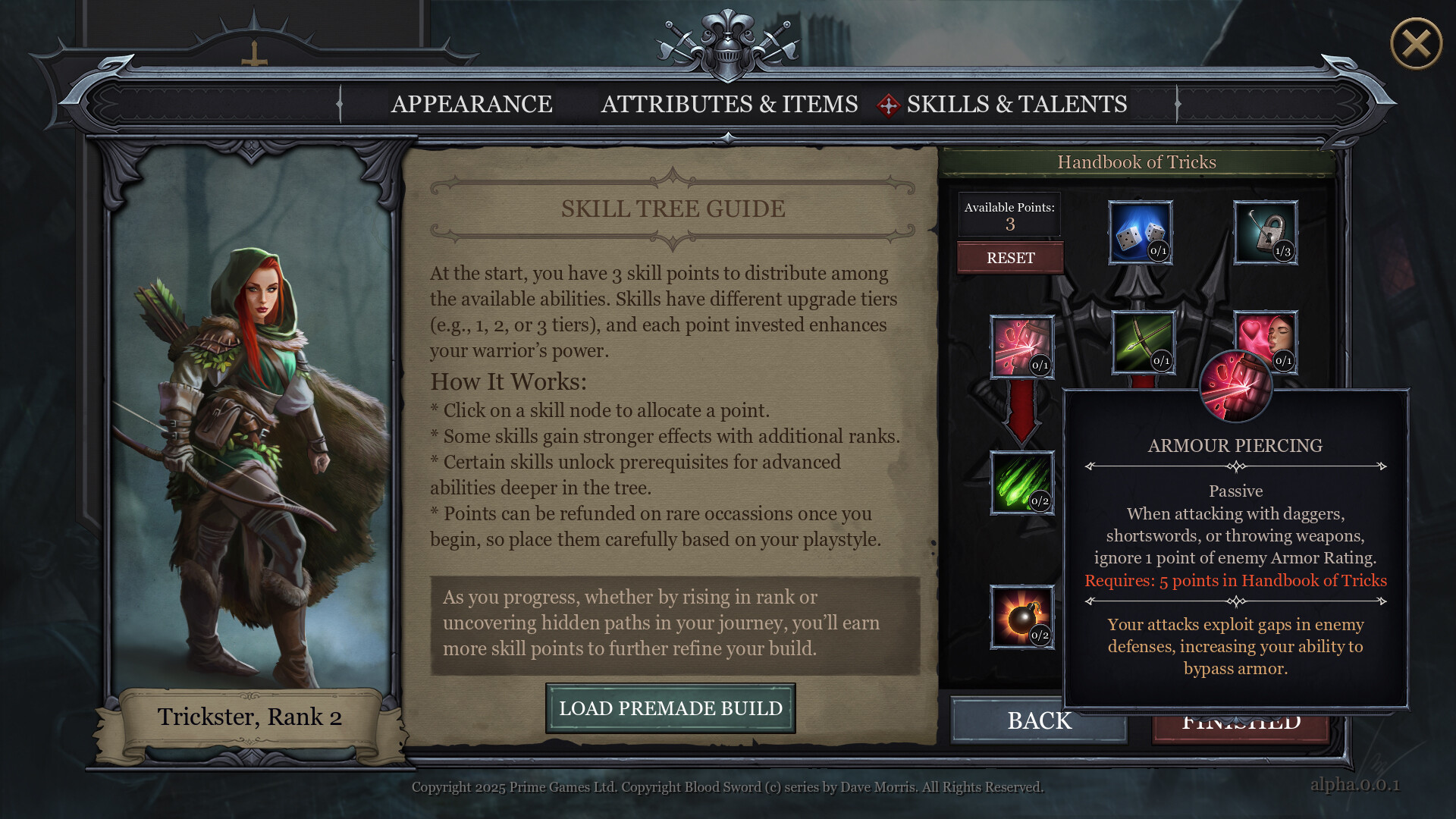Allocate a point to the Lockpicking skill
Viewport: 1456px width, 819px height.
tap(1264, 234)
